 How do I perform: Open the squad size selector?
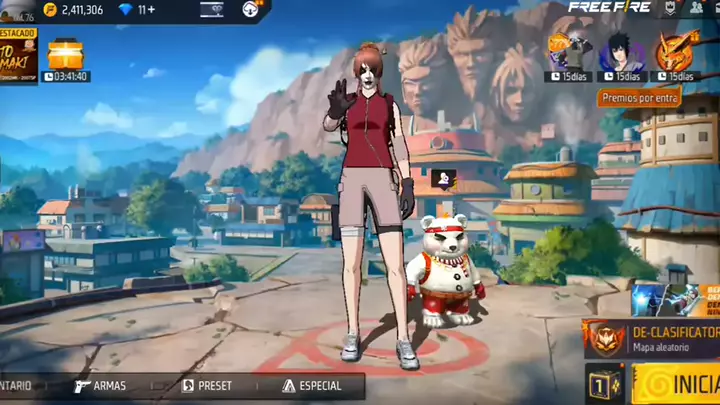(x=600, y=384)
